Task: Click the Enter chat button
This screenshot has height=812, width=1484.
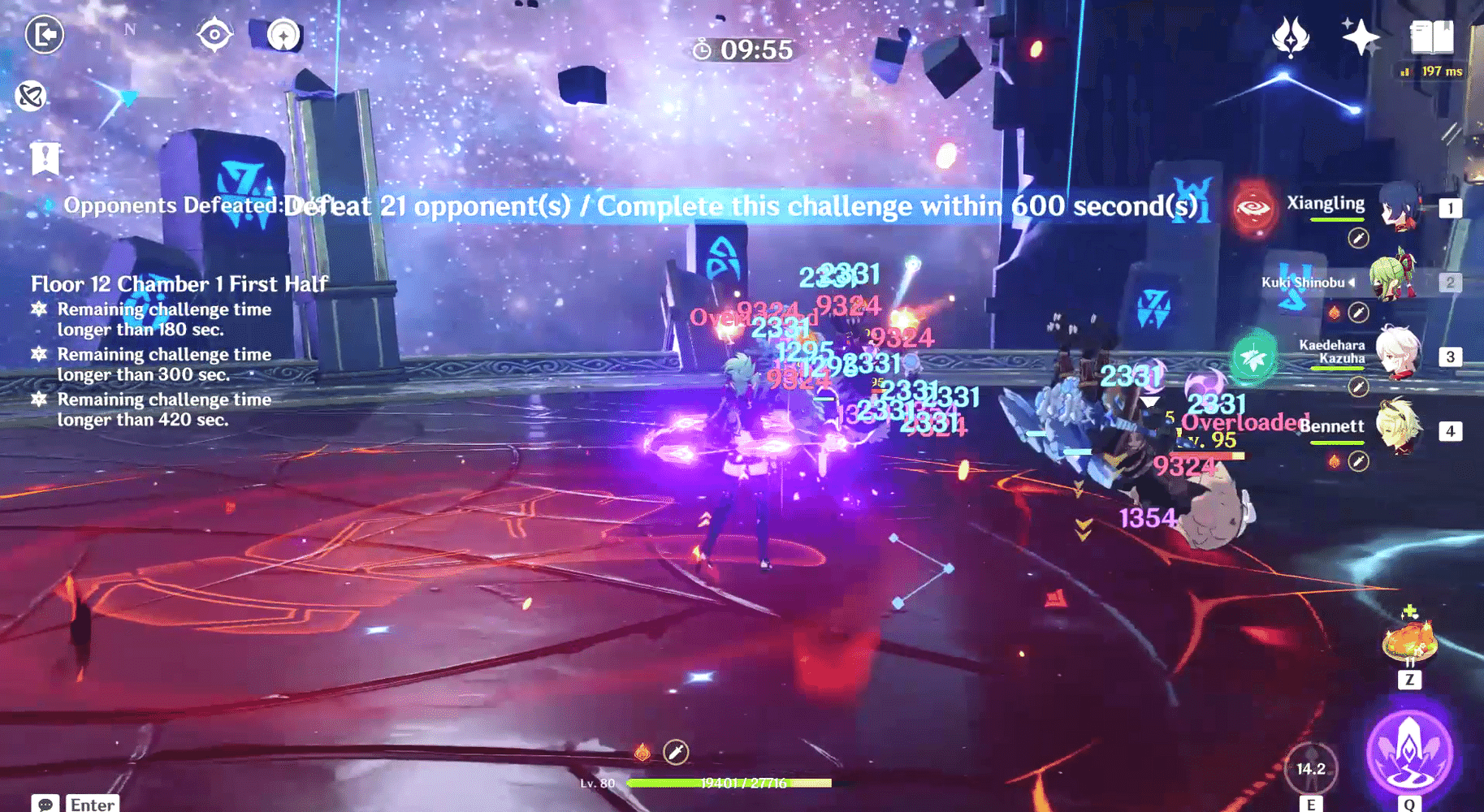Action: click(92, 804)
